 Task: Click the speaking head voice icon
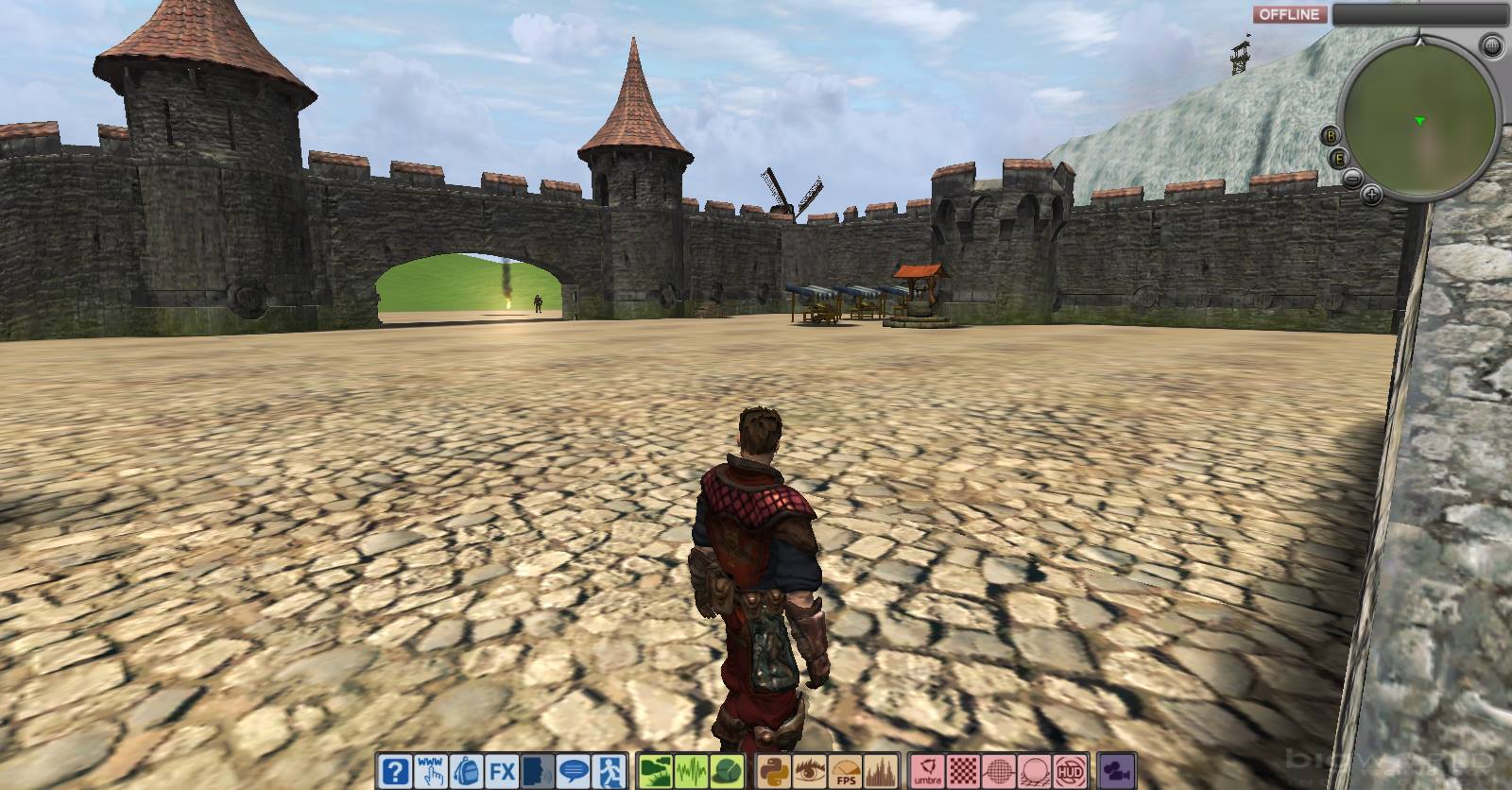click(x=537, y=770)
